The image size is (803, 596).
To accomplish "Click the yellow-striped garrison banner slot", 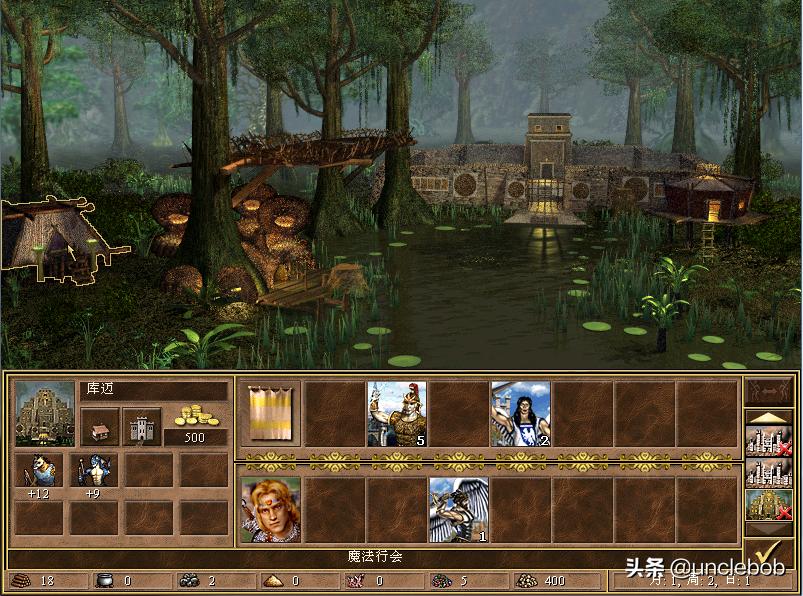I will point(270,413).
